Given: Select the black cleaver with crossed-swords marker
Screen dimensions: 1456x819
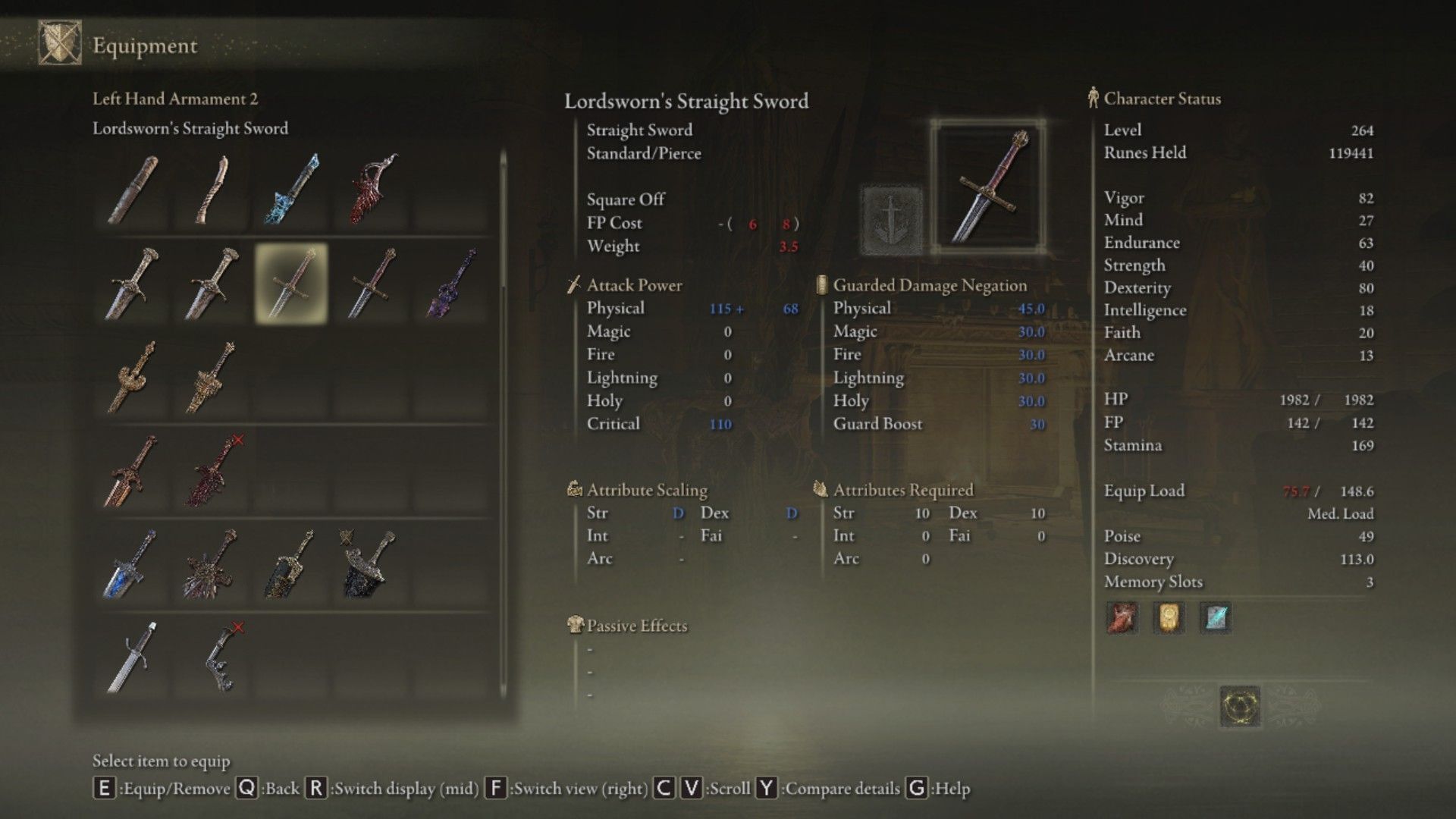Looking at the screenshot, I should tap(367, 563).
